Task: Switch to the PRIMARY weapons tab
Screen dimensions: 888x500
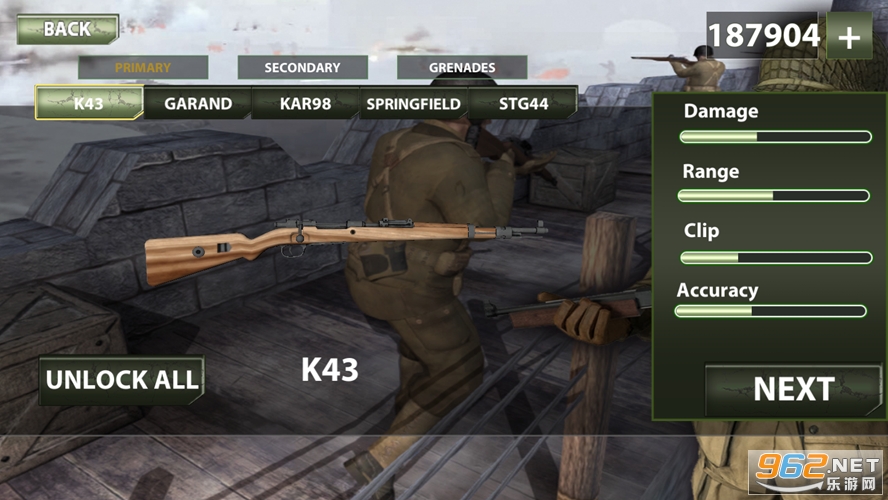Action: point(143,68)
